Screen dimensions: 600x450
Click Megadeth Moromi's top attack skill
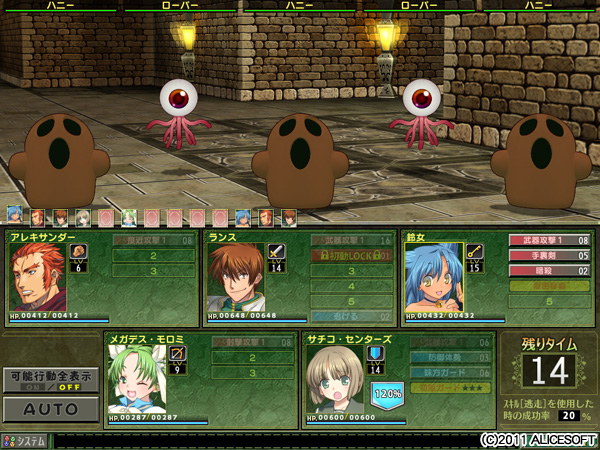[x=252, y=342]
